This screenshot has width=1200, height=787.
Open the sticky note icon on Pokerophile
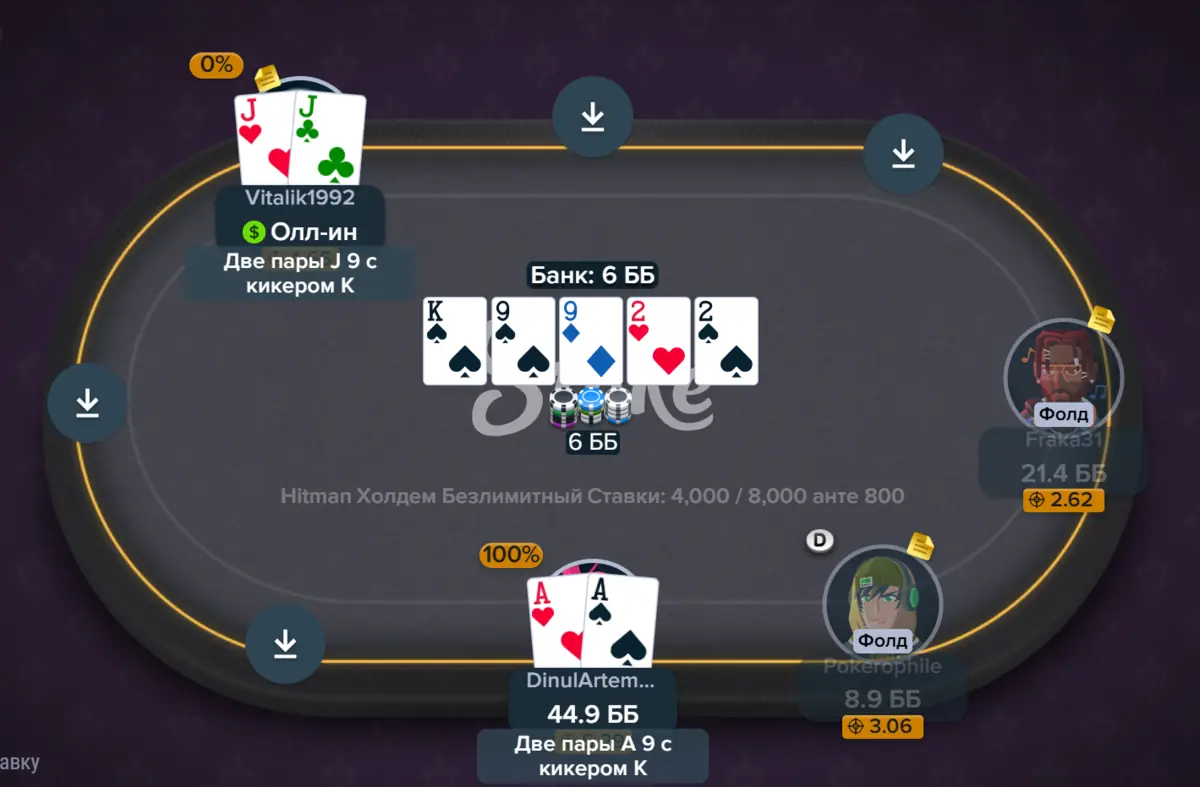tap(920, 545)
